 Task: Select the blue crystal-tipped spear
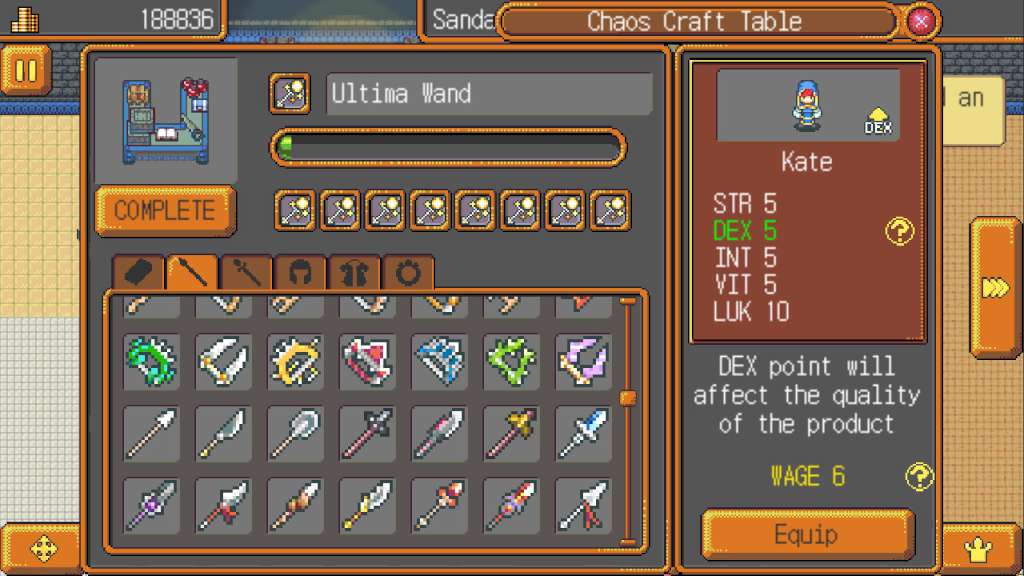[x=583, y=433]
